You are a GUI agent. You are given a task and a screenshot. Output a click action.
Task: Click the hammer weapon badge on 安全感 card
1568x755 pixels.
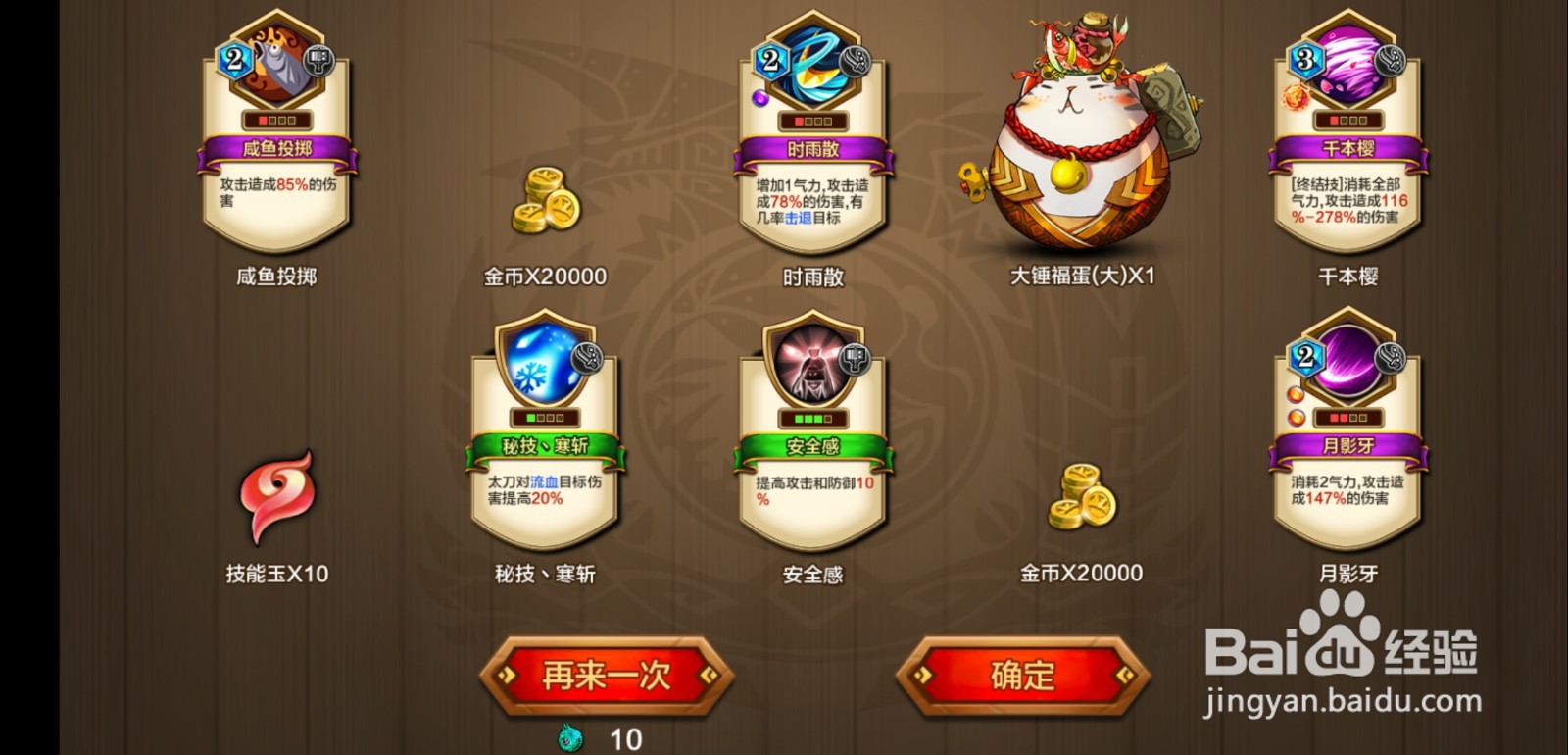click(854, 360)
